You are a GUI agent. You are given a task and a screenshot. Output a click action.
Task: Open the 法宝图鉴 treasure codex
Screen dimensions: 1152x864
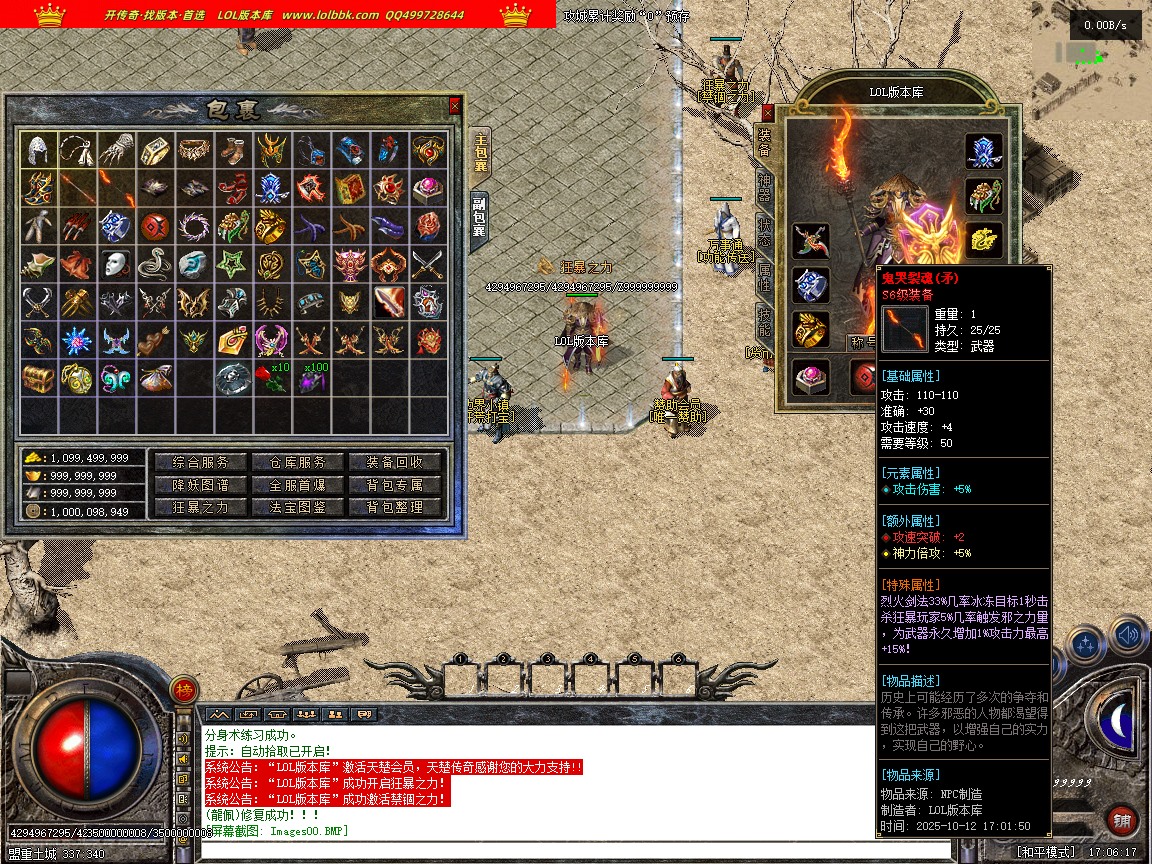point(297,507)
